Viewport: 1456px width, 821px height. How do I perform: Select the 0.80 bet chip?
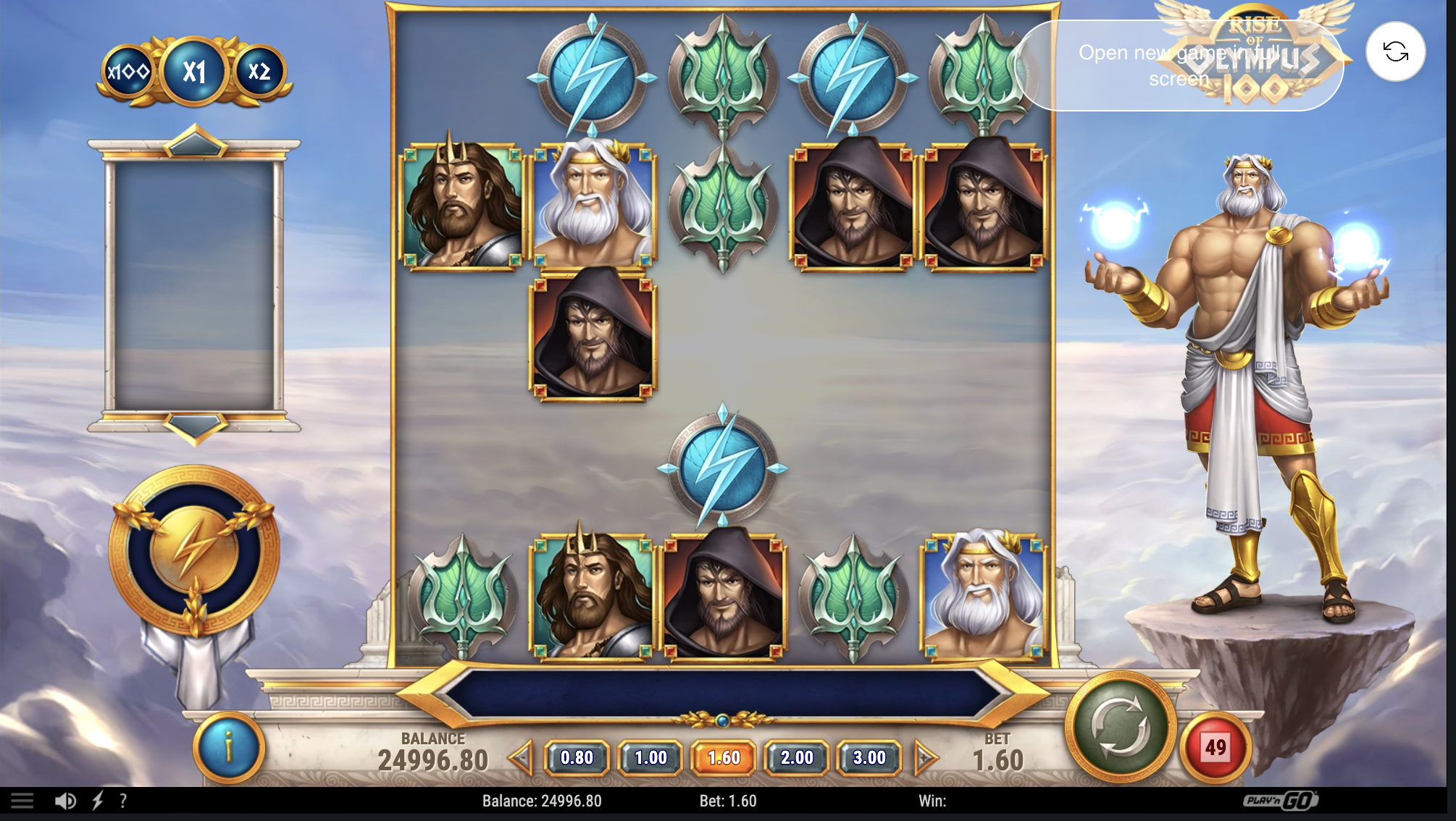pos(579,758)
